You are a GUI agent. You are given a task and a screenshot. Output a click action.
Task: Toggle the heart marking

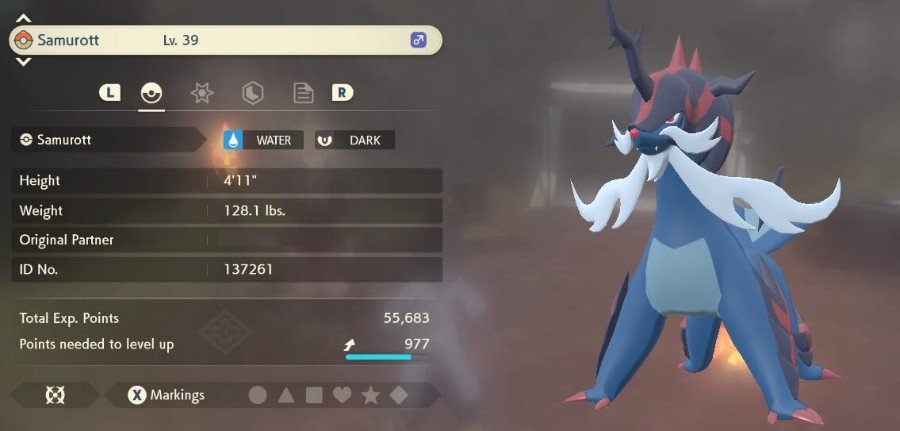[x=342, y=395]
